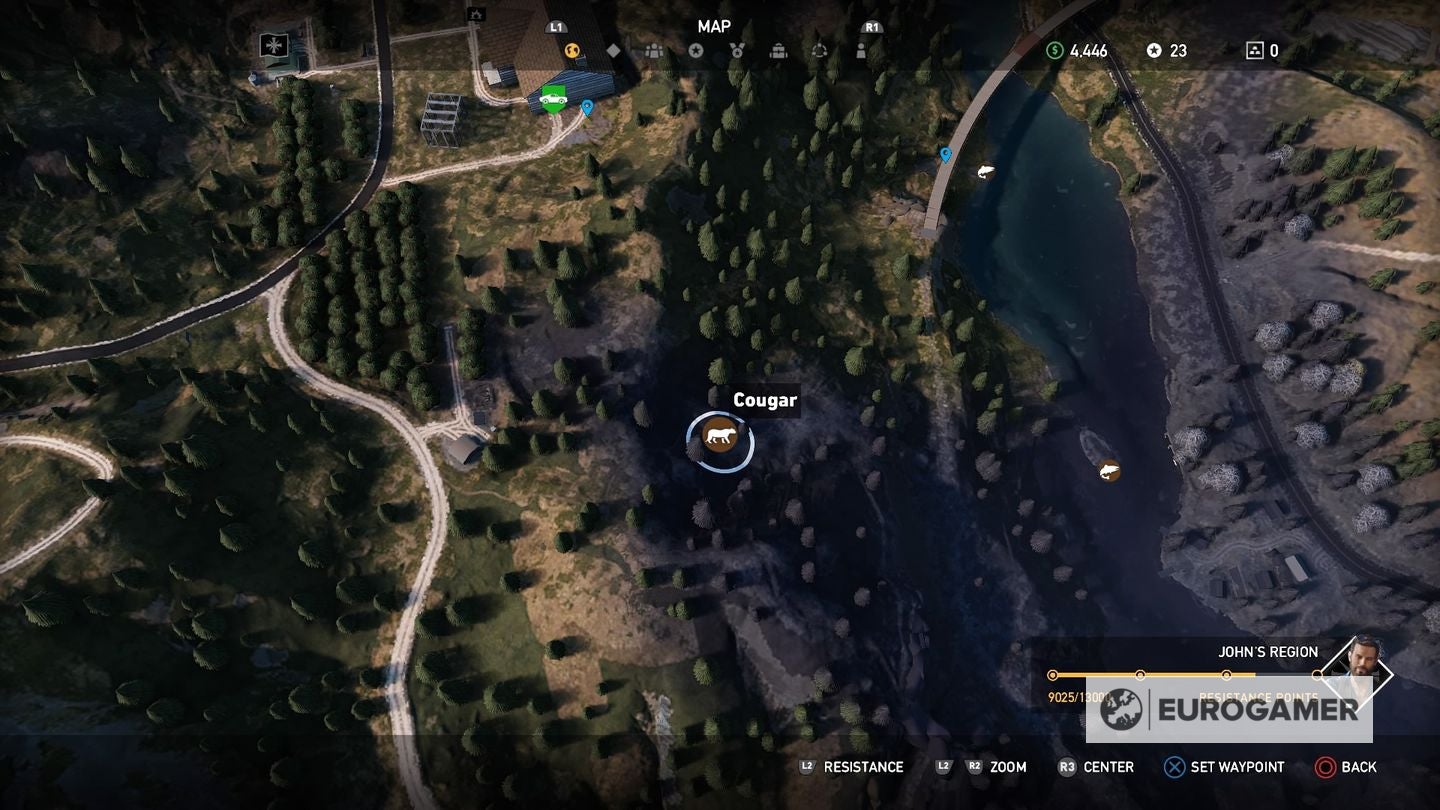Screen dimensions: 1440x810
Task: Click the shop briefcase filter icon
Action: point(778,49)
